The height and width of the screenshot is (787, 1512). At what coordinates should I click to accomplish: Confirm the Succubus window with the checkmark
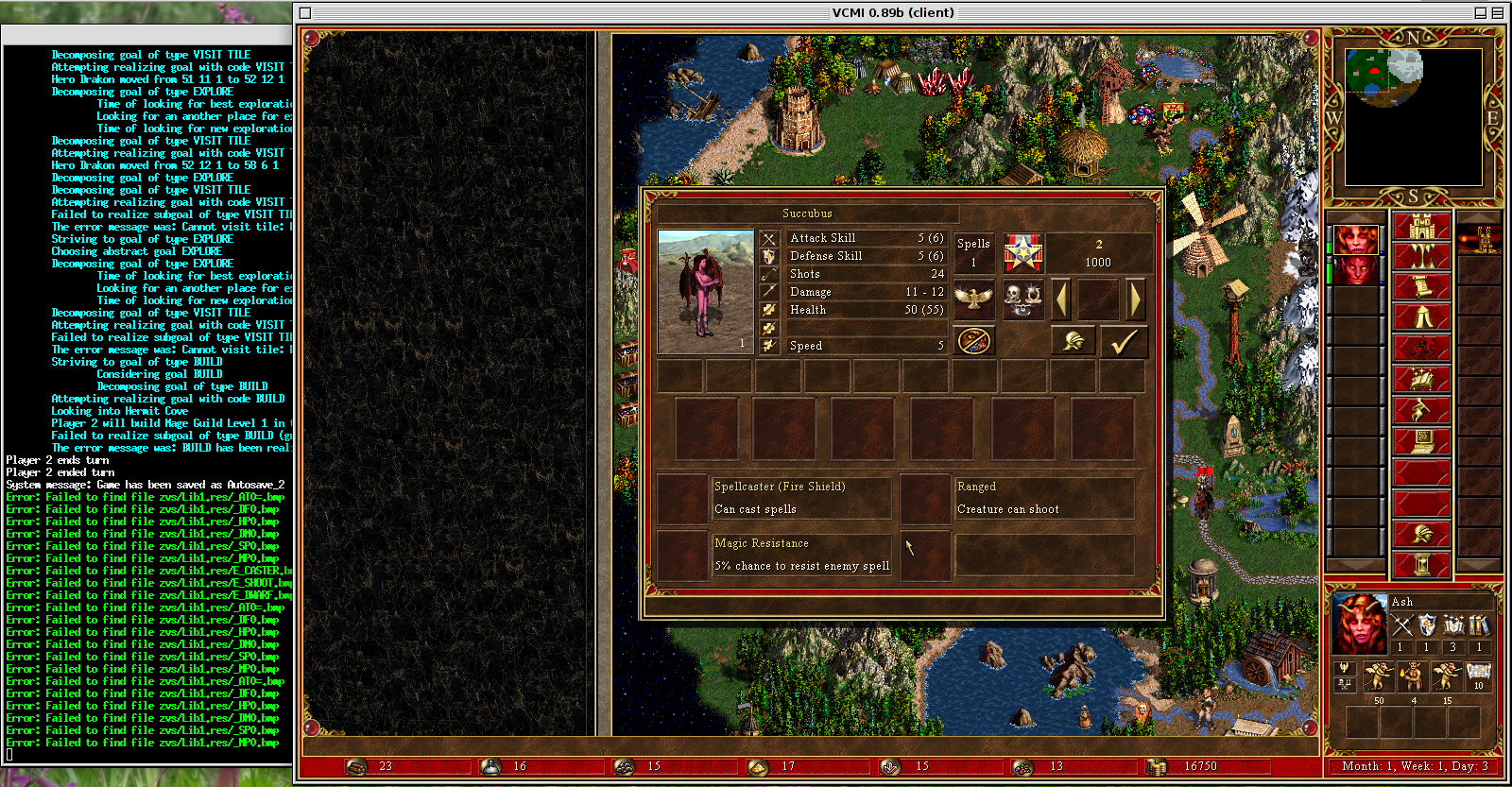coord(1123,342)
